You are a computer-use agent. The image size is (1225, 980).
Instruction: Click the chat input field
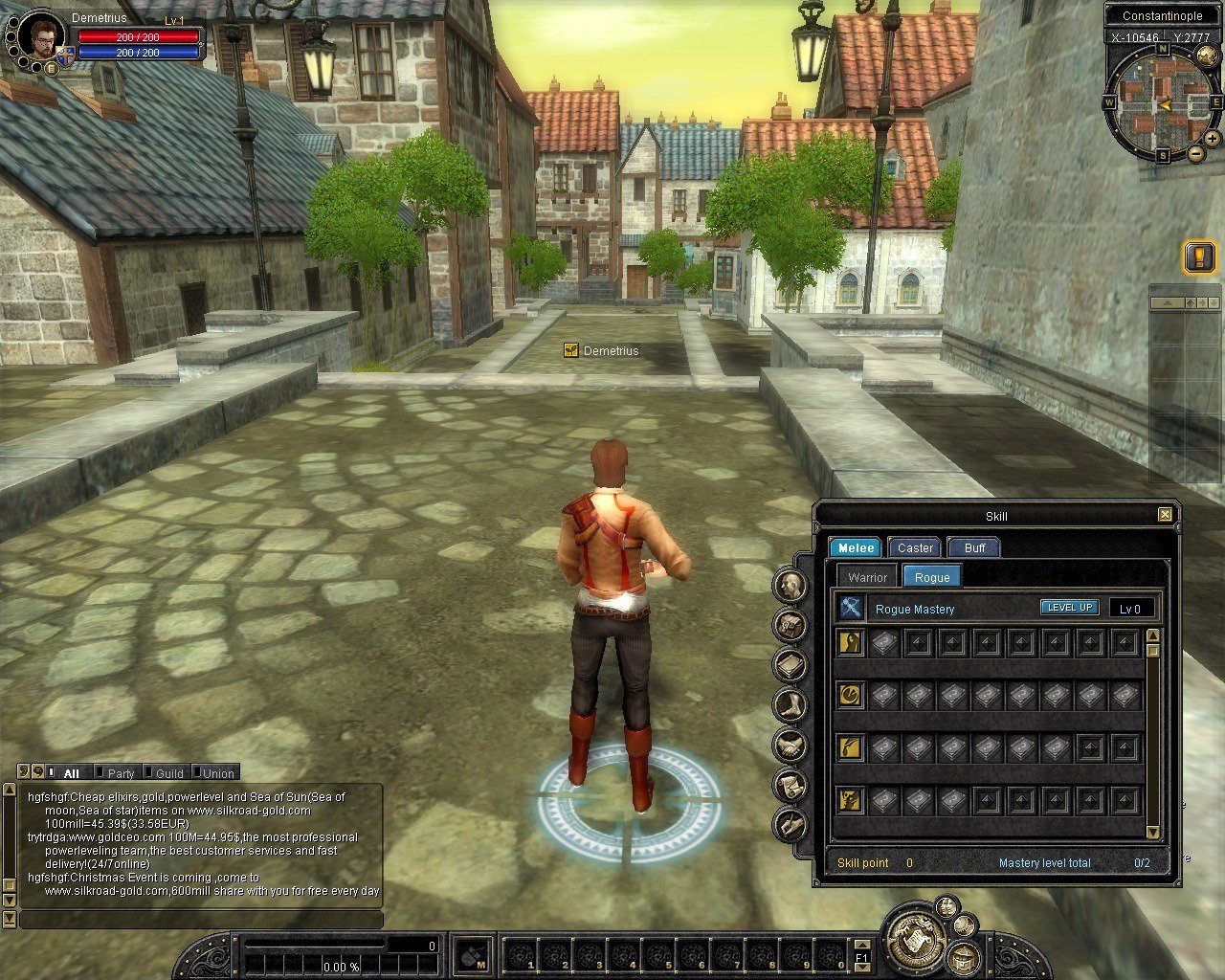coord(201,920)
